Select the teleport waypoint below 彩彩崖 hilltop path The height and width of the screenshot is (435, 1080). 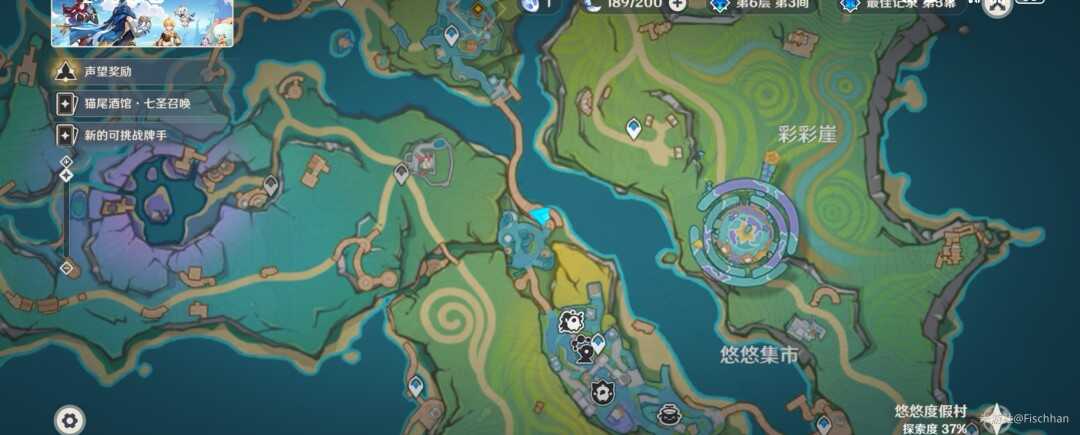(633, 128)
